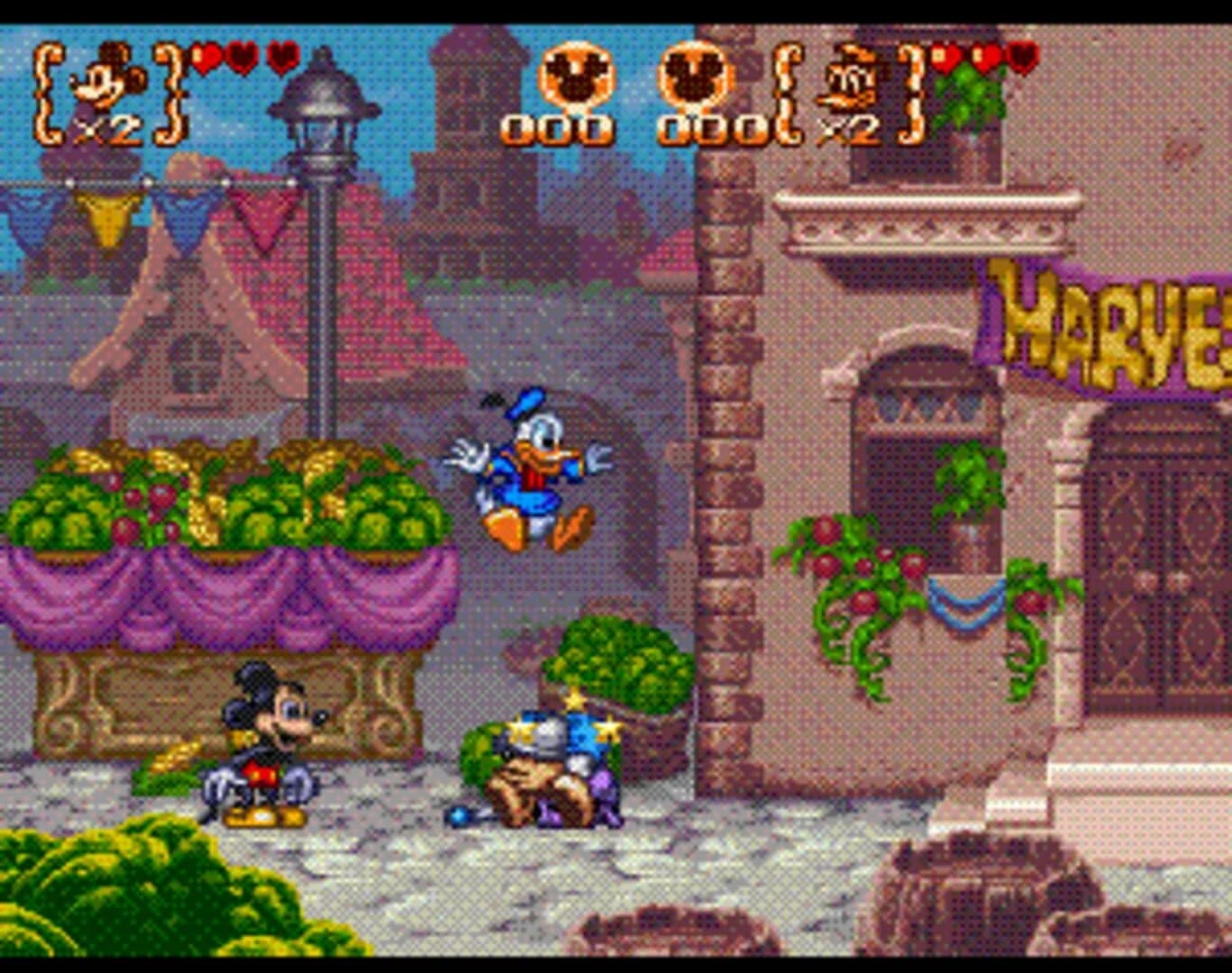
Task: Click Donald Duck jumping in midair
Action: [532, 468]
